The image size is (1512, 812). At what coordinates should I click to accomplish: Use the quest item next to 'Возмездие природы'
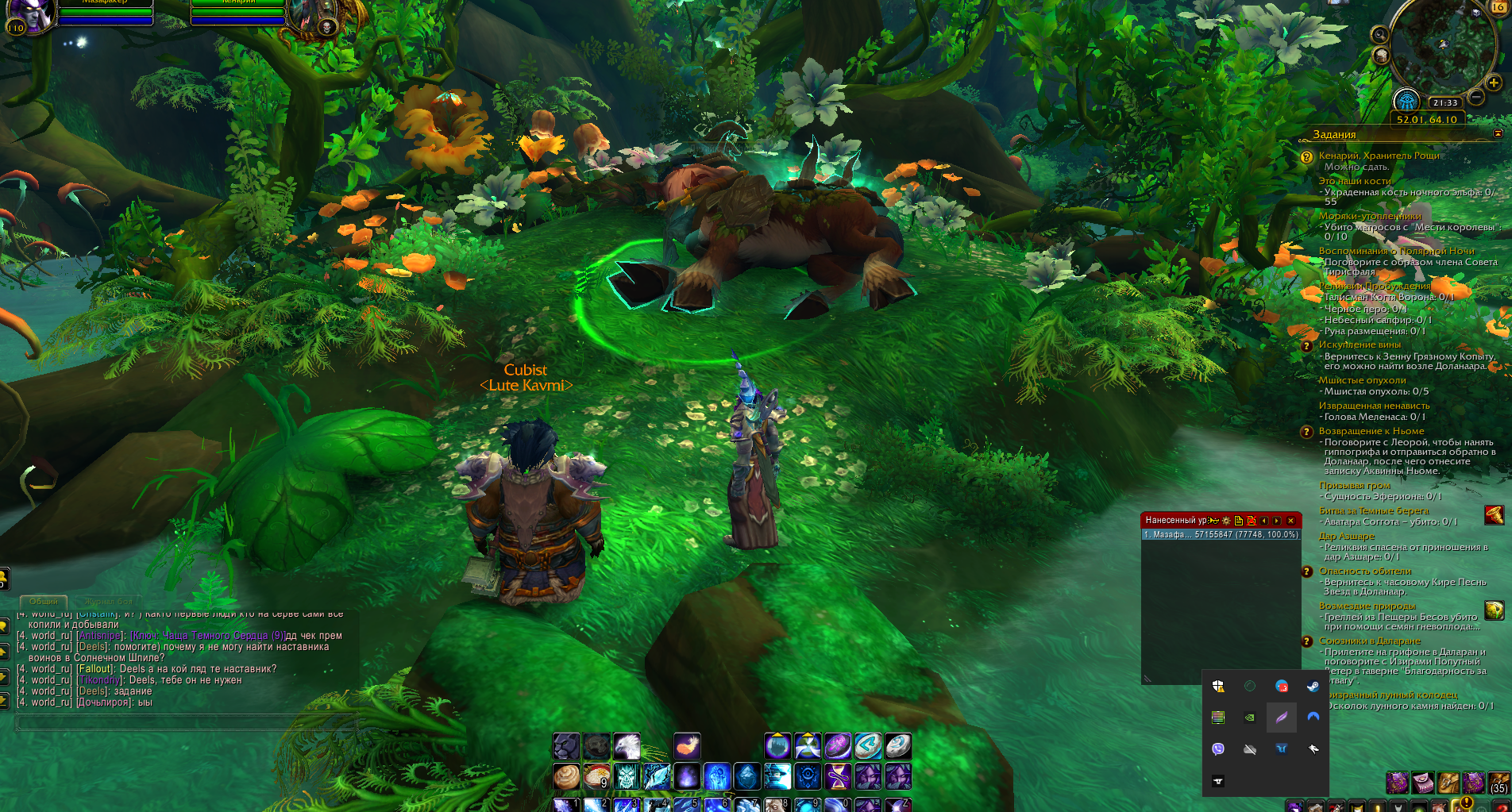(x=1494, y=610)
